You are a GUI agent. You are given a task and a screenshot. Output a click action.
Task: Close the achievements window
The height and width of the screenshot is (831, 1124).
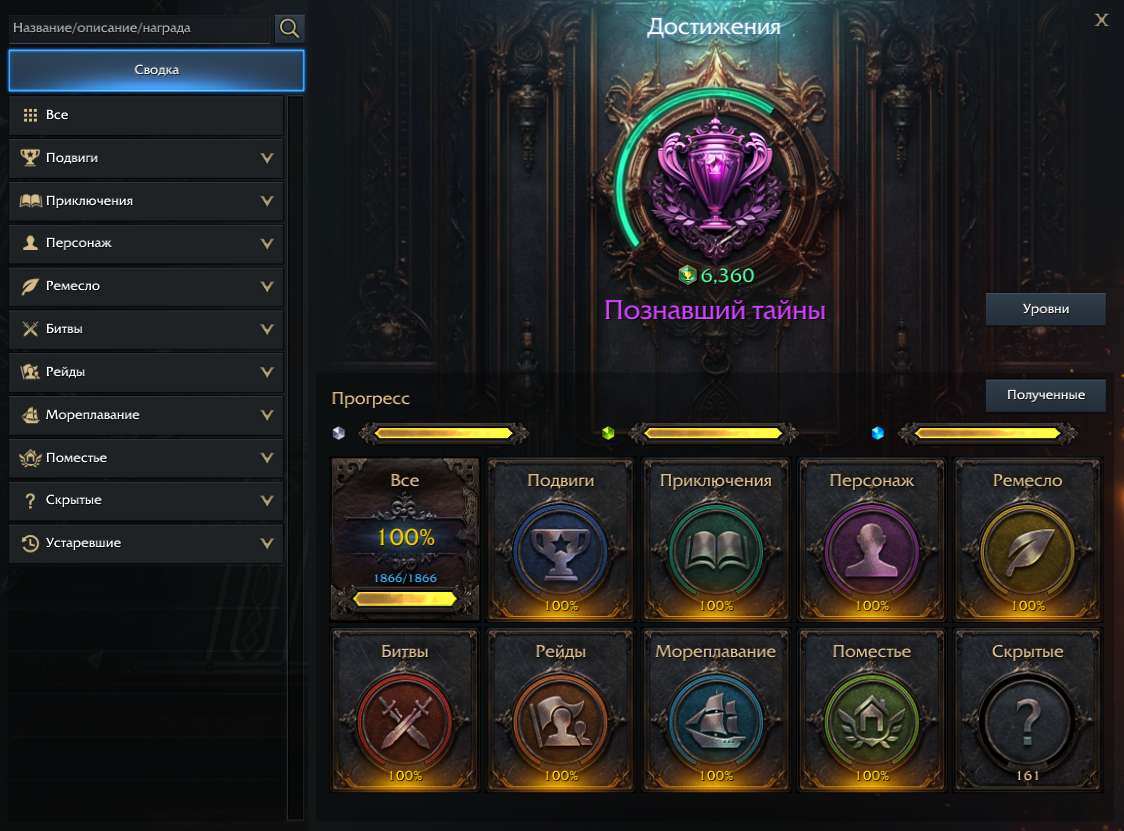coord(1101,20)
